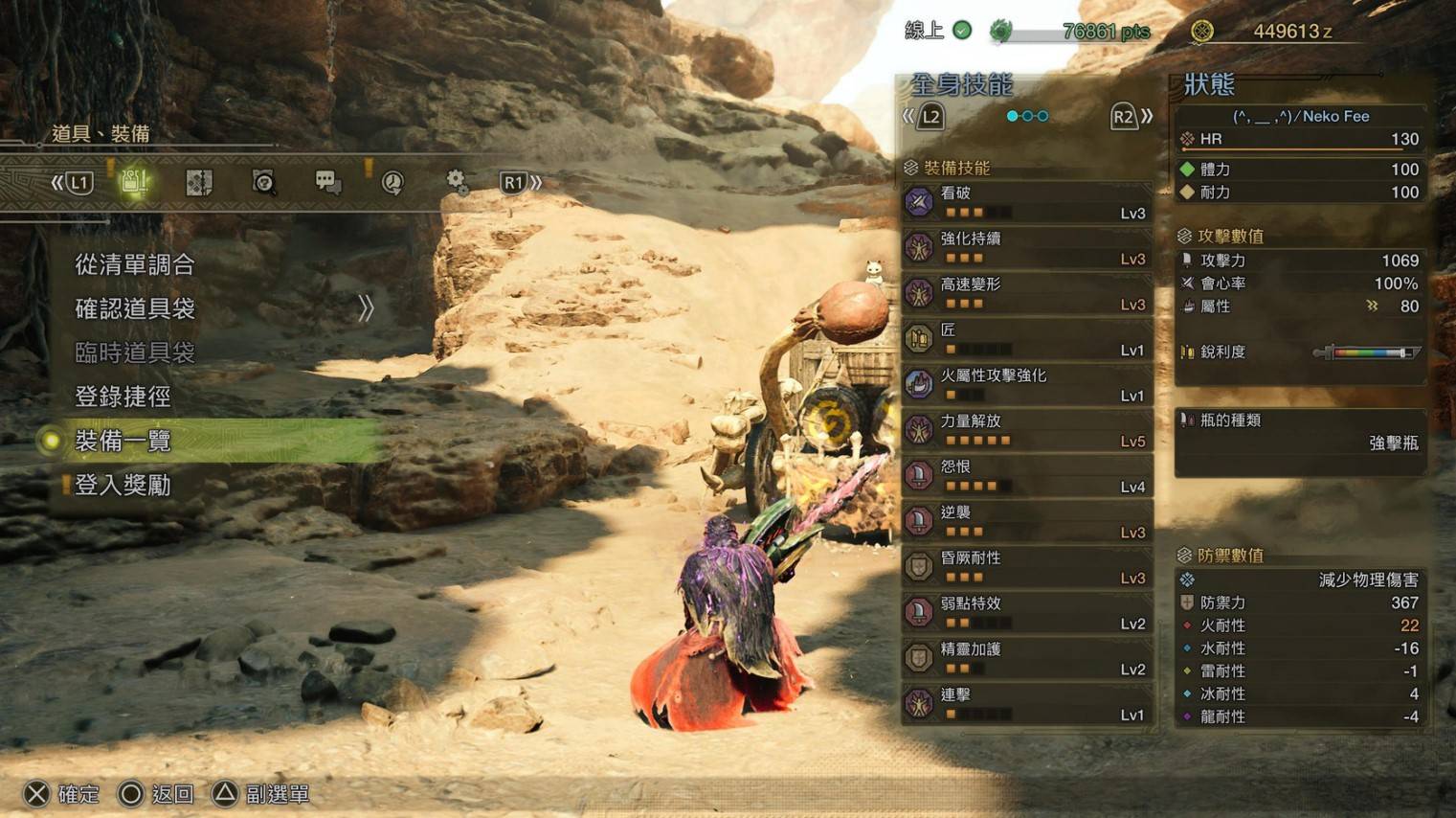Open 從清單調合 crafting list entry
Viewport: 1456px width, 818px height.
135,264
